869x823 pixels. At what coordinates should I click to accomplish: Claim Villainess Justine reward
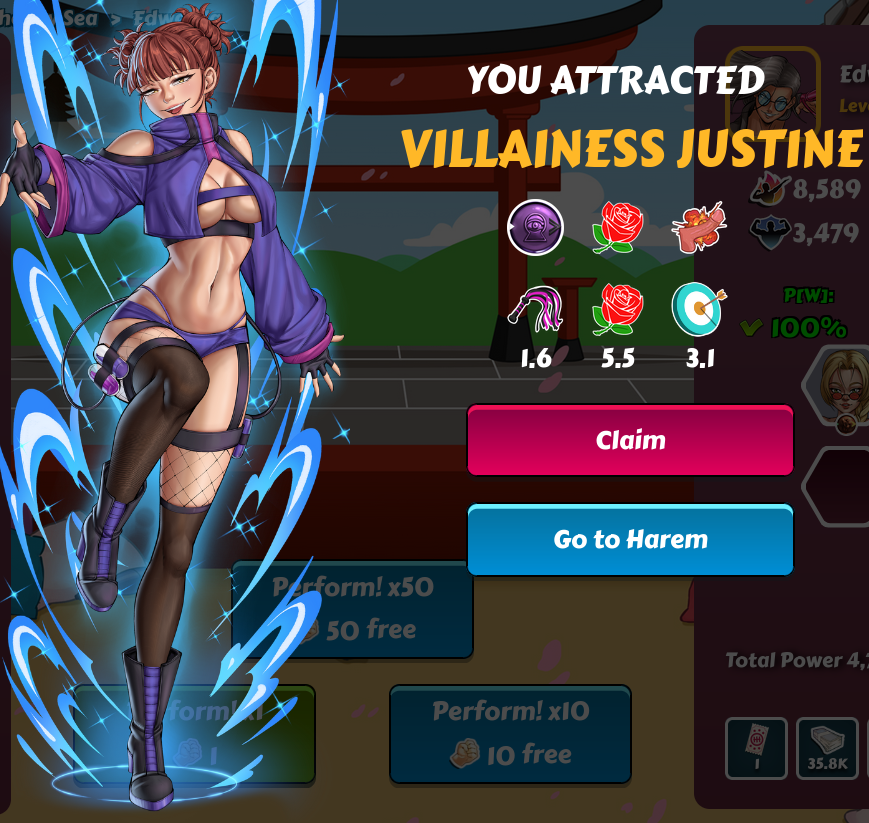click(x=630, y=440)
